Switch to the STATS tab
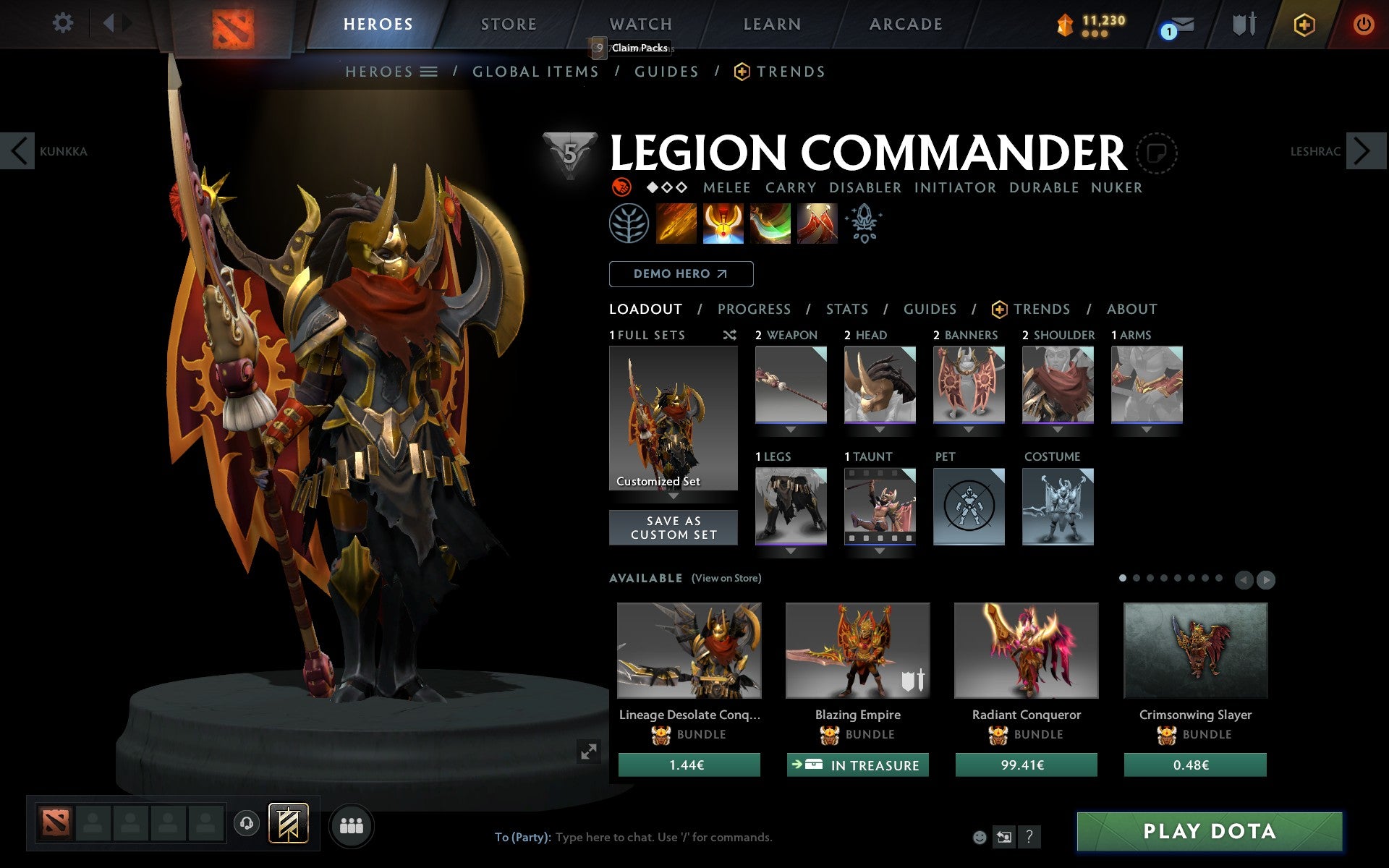 click(x=846, y=309)
